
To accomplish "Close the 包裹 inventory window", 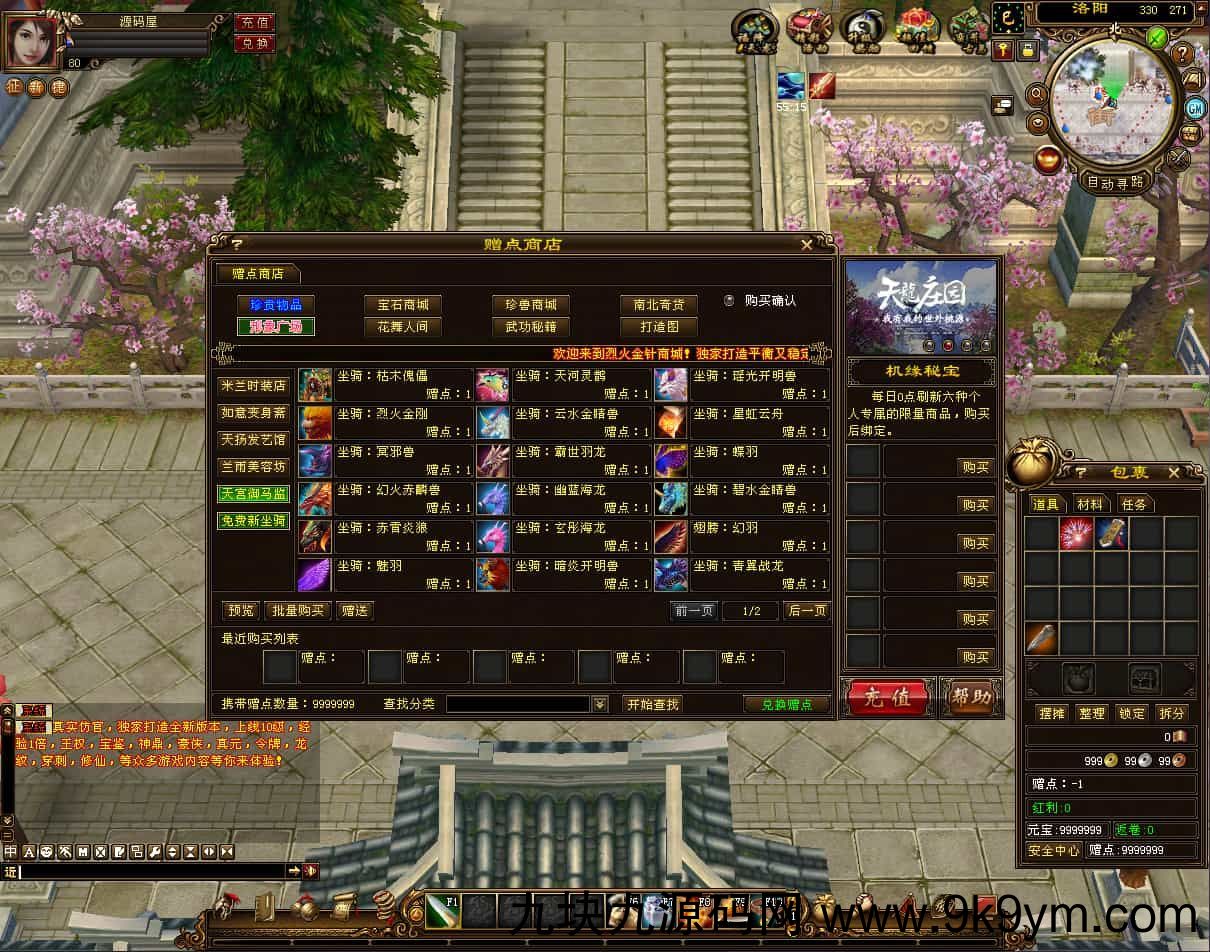I will tap(1173, 471).
